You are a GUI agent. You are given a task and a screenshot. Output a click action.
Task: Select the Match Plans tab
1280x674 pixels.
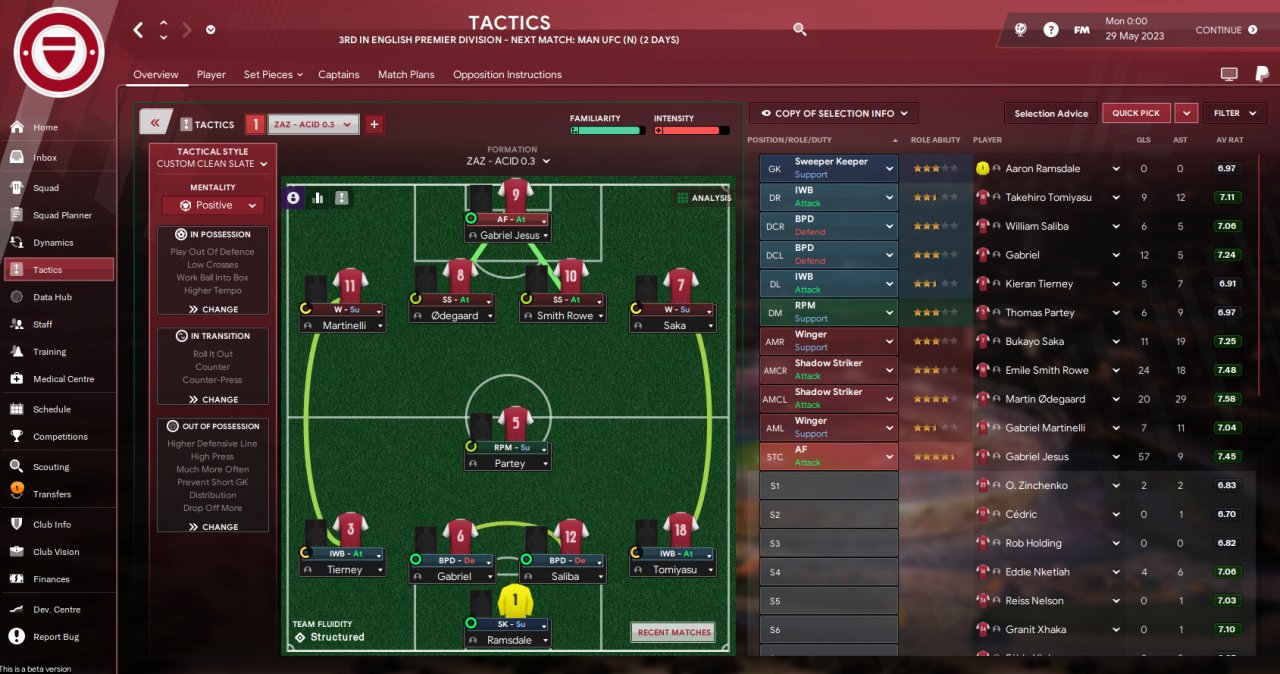(x=406, y=75)
